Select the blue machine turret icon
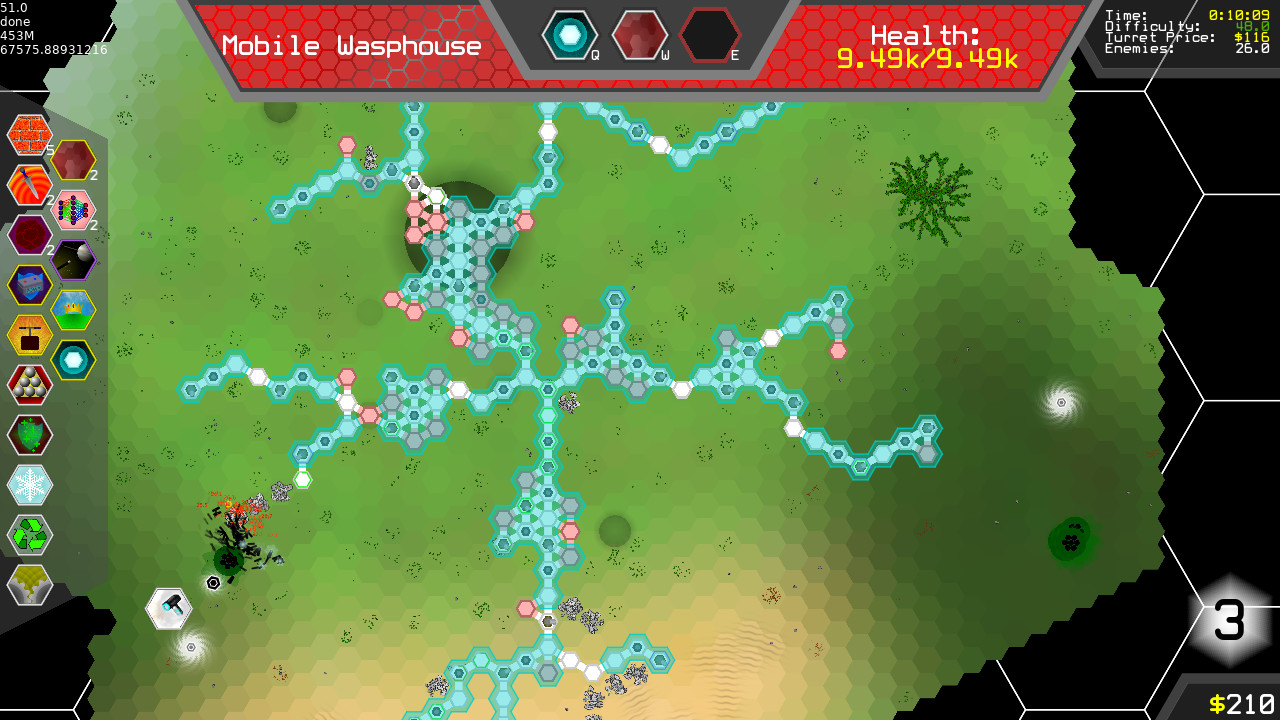This screenshot has width=1280, height=720. pyautogui.click(x=29, y=285)
